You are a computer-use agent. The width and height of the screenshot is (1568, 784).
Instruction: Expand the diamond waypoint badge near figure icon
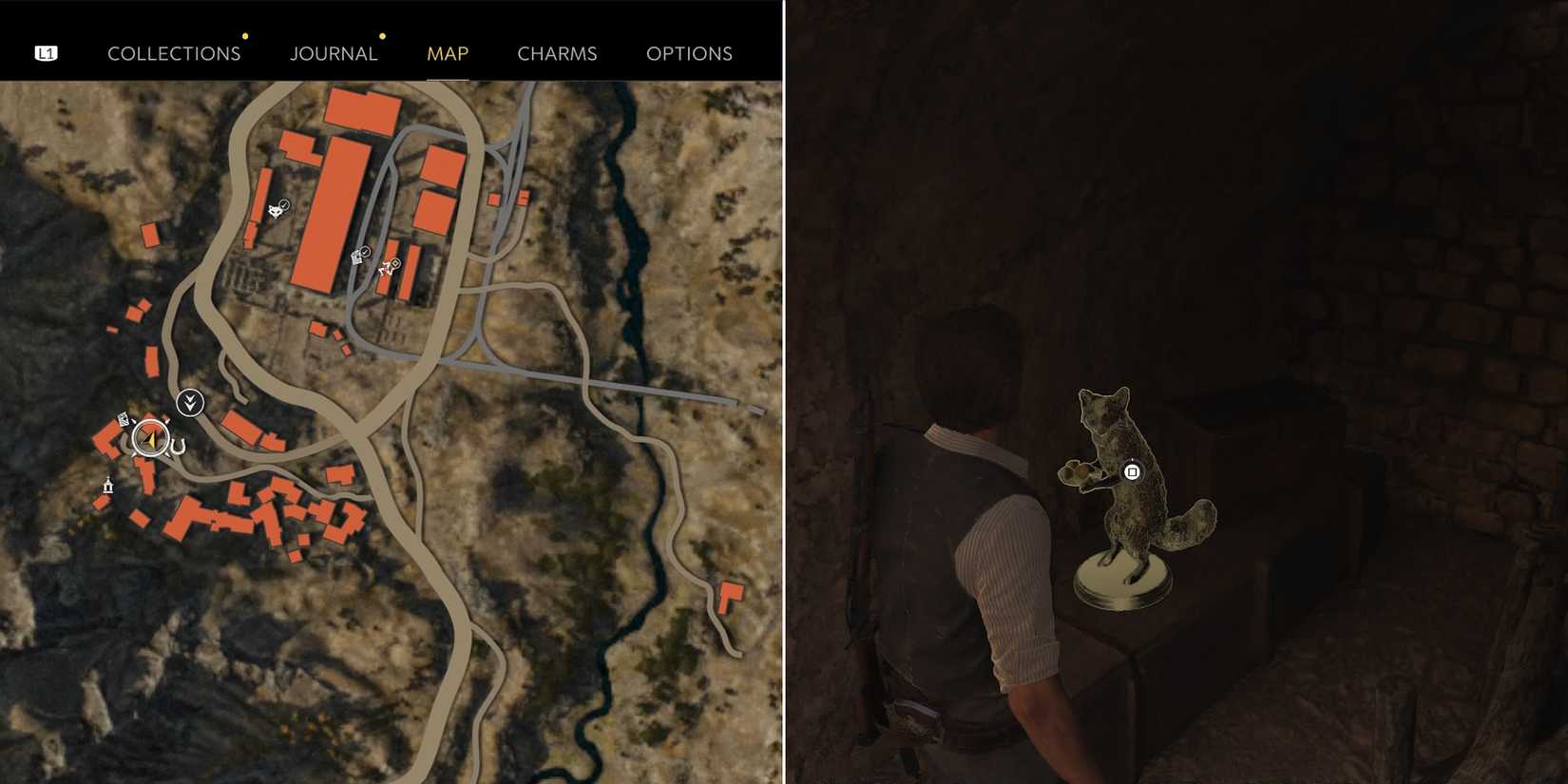395,263
